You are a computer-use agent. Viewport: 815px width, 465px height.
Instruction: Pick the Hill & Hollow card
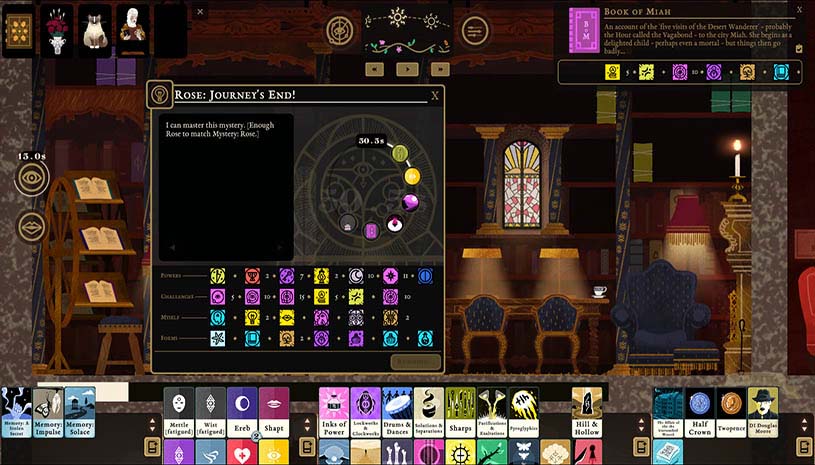tap(587, 411)
